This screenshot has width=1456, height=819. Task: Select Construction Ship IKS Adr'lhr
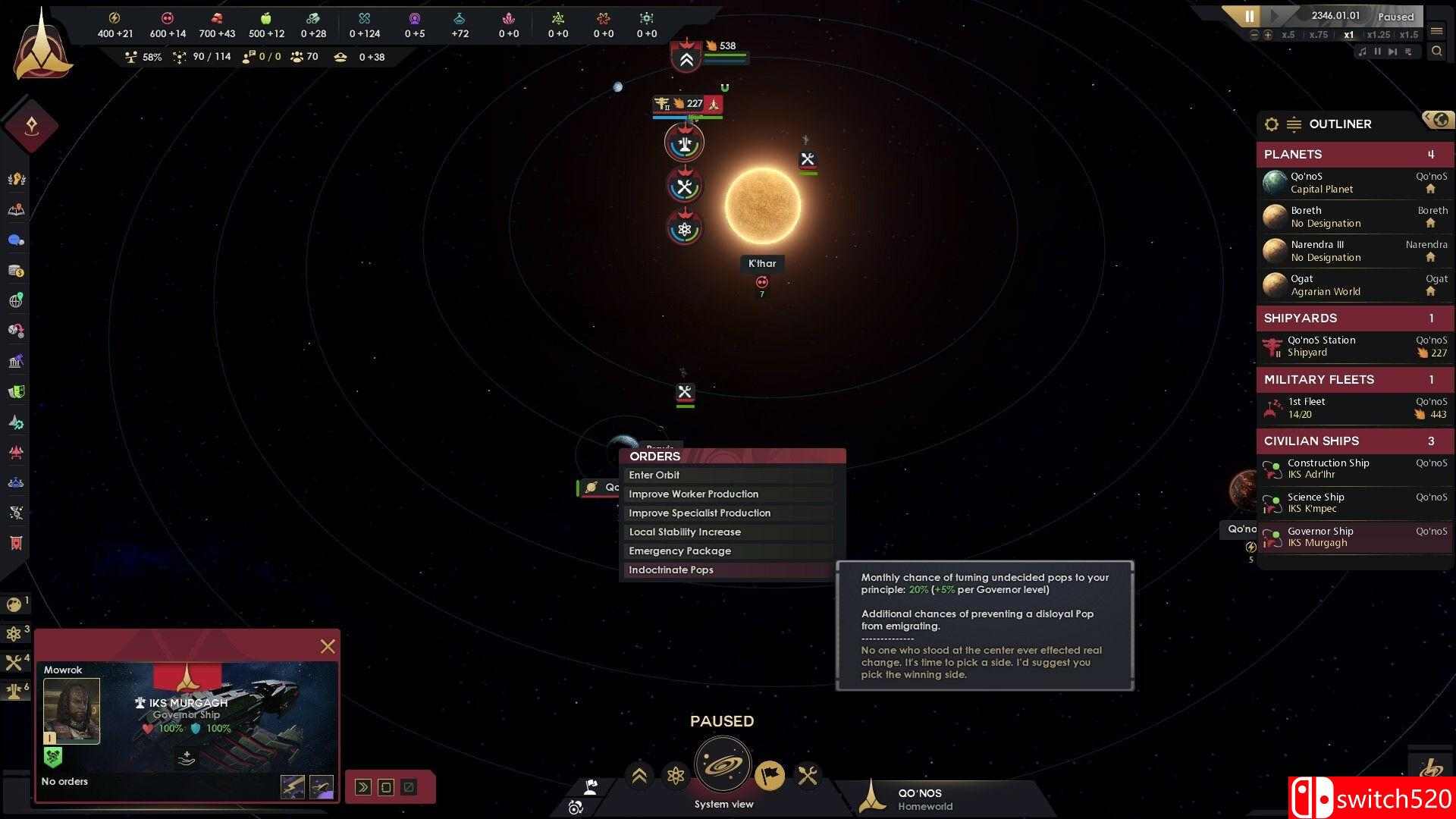pos(1354,469)
